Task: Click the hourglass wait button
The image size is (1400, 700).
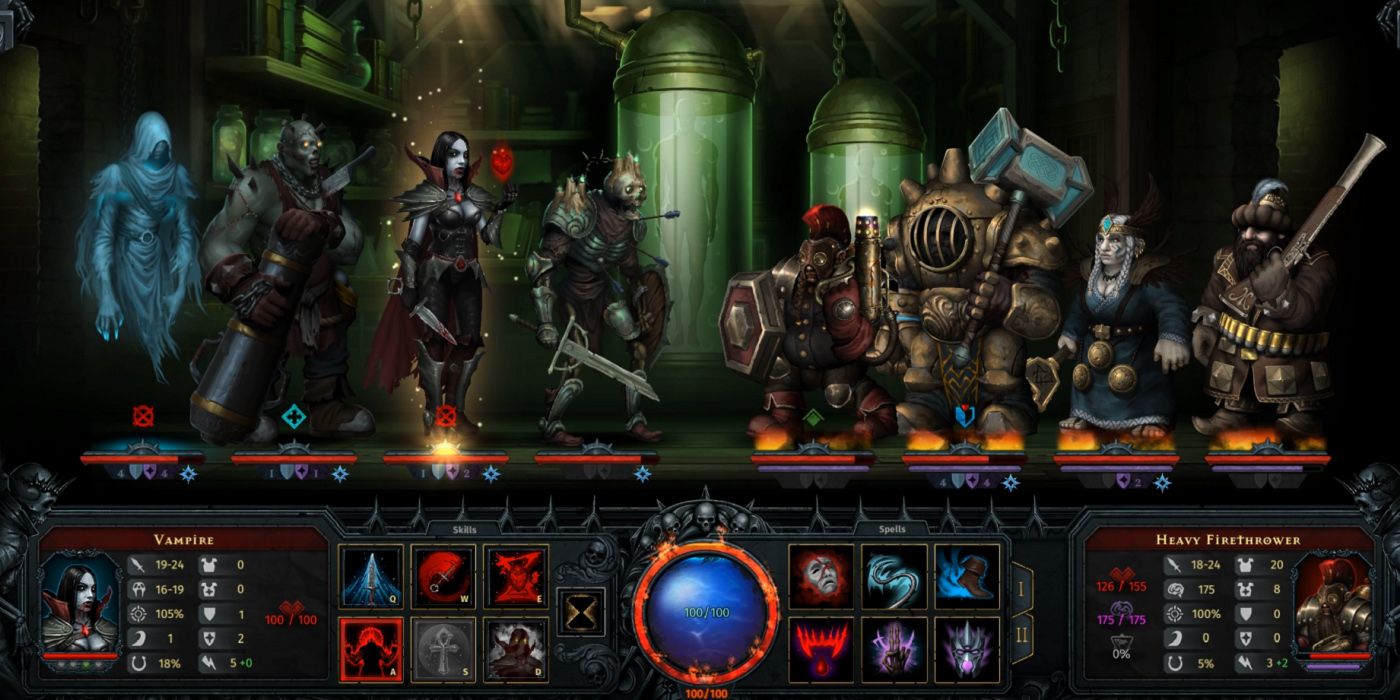Action: (580, 610)
